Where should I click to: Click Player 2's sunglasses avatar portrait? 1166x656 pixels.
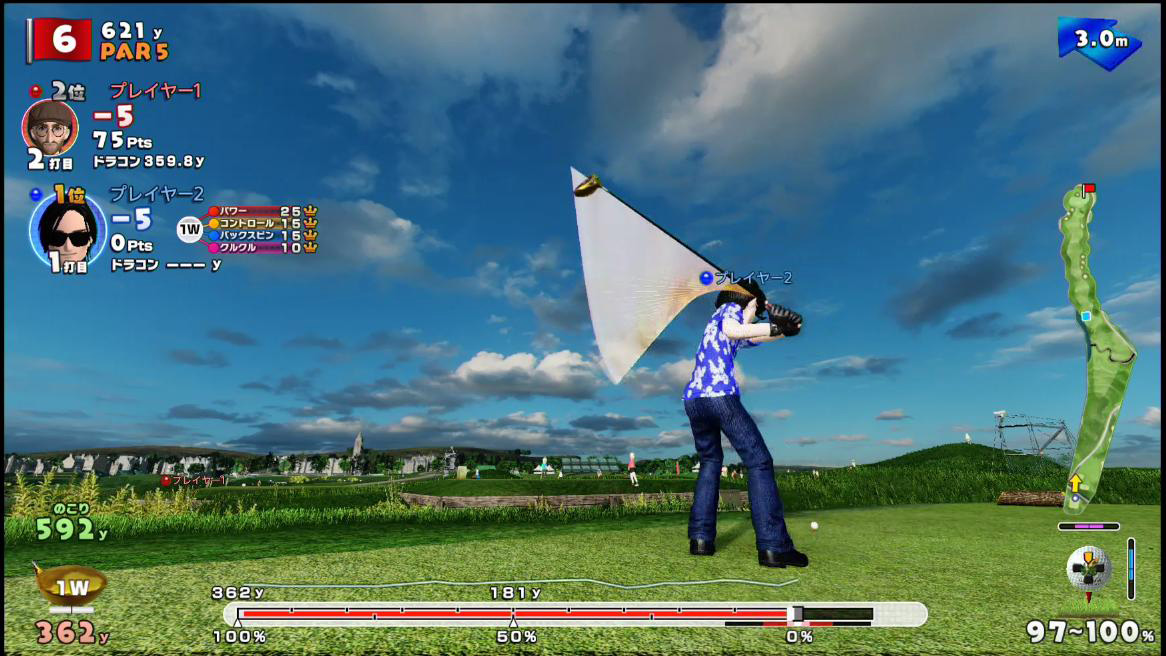pos(68,230)
